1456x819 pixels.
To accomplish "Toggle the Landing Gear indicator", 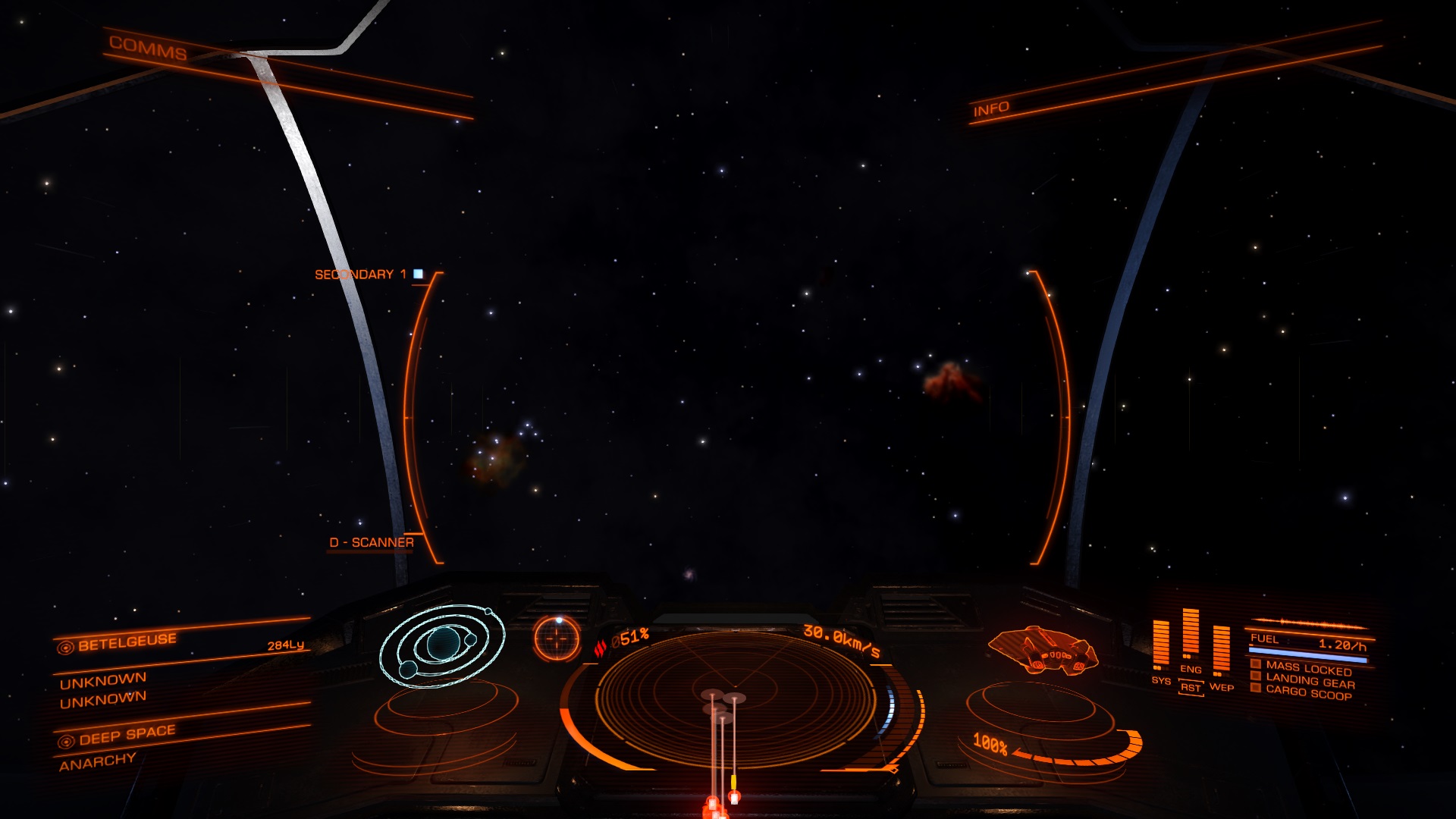I will tap(1309, 681).
